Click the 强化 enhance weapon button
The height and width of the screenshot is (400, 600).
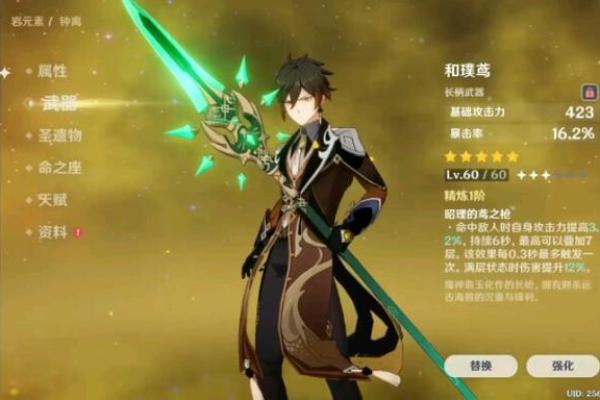[x=563, y=366]
